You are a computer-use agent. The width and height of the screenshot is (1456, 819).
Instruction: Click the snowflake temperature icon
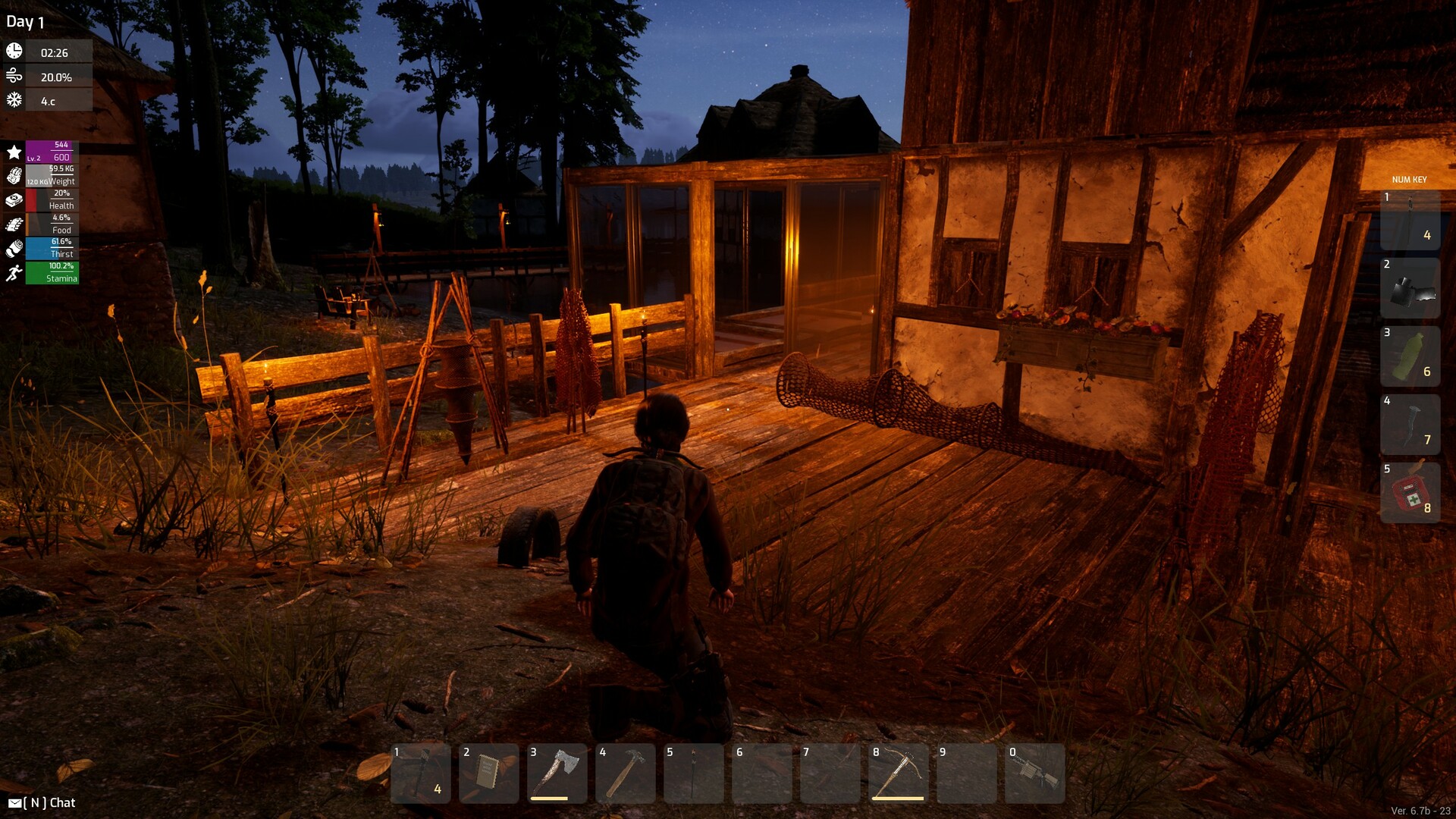click(x=14, y=99)
